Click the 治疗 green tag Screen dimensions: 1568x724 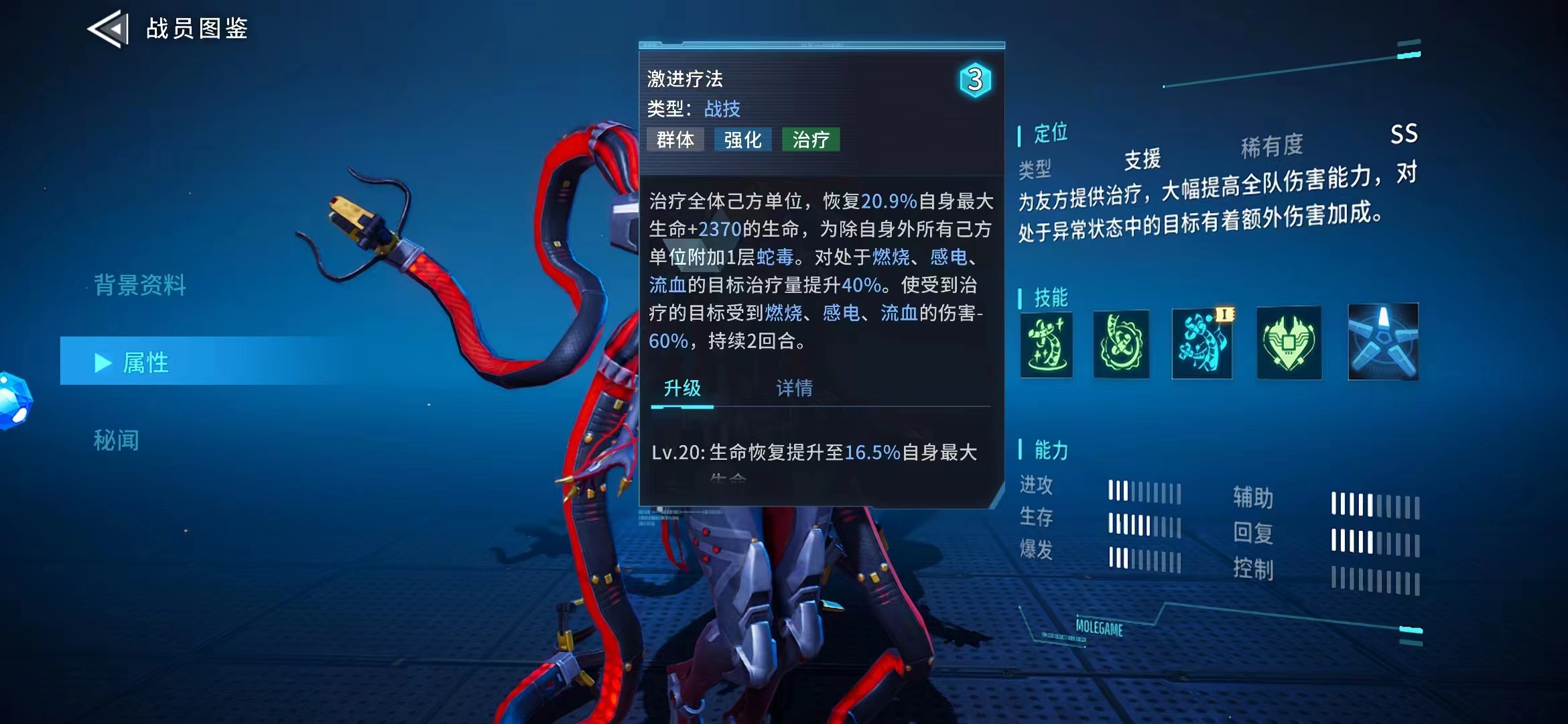click(x=811, y=139)
